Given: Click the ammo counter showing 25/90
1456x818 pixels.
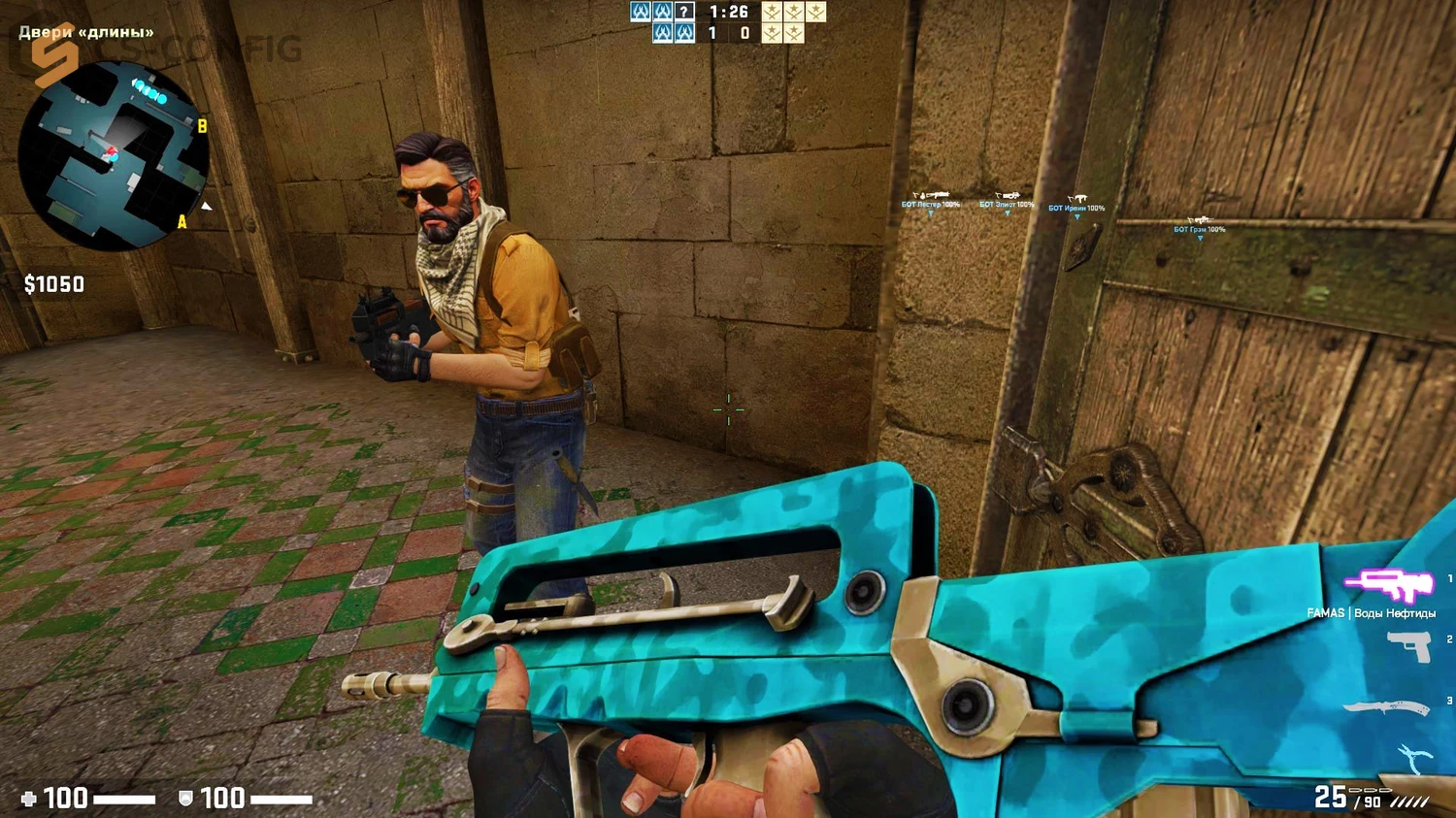Looking at the screenshot, I should (1348, 796).
